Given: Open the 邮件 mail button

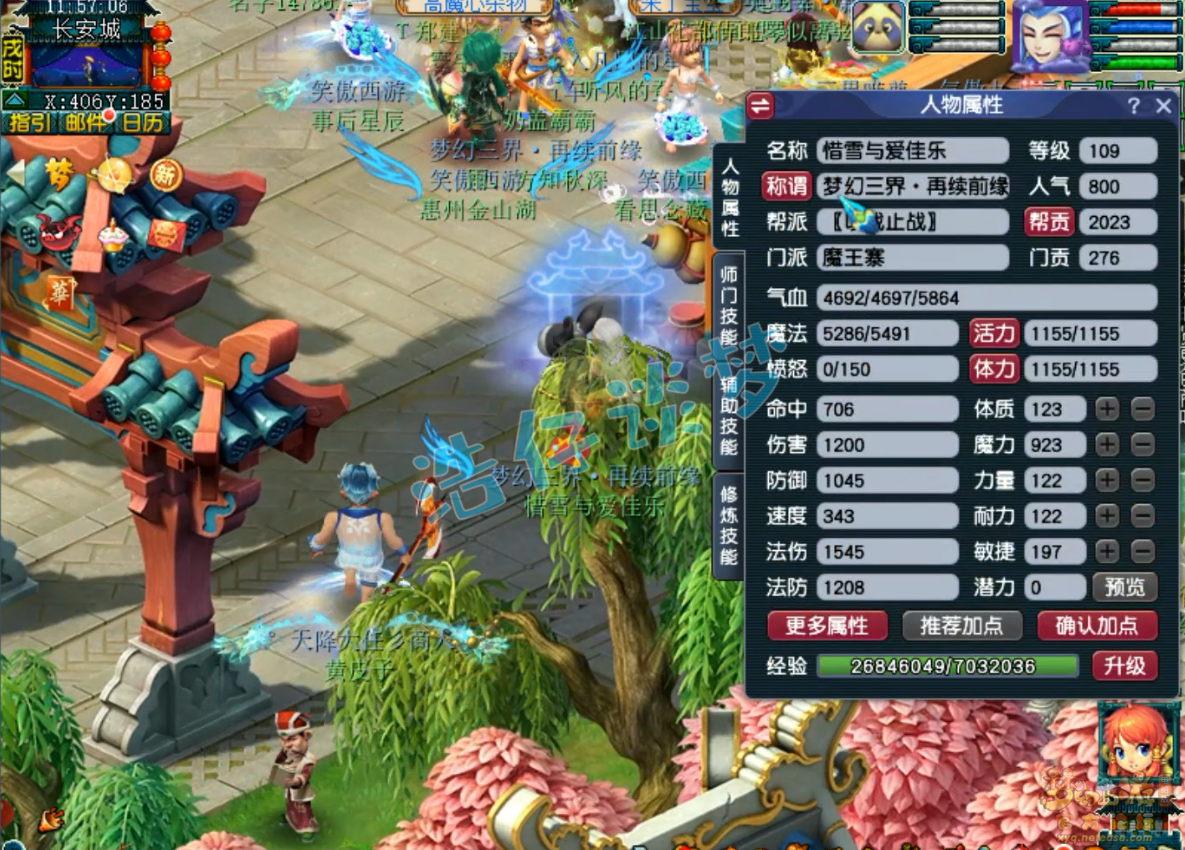Looking at the screenshot, I should [86, 123].
